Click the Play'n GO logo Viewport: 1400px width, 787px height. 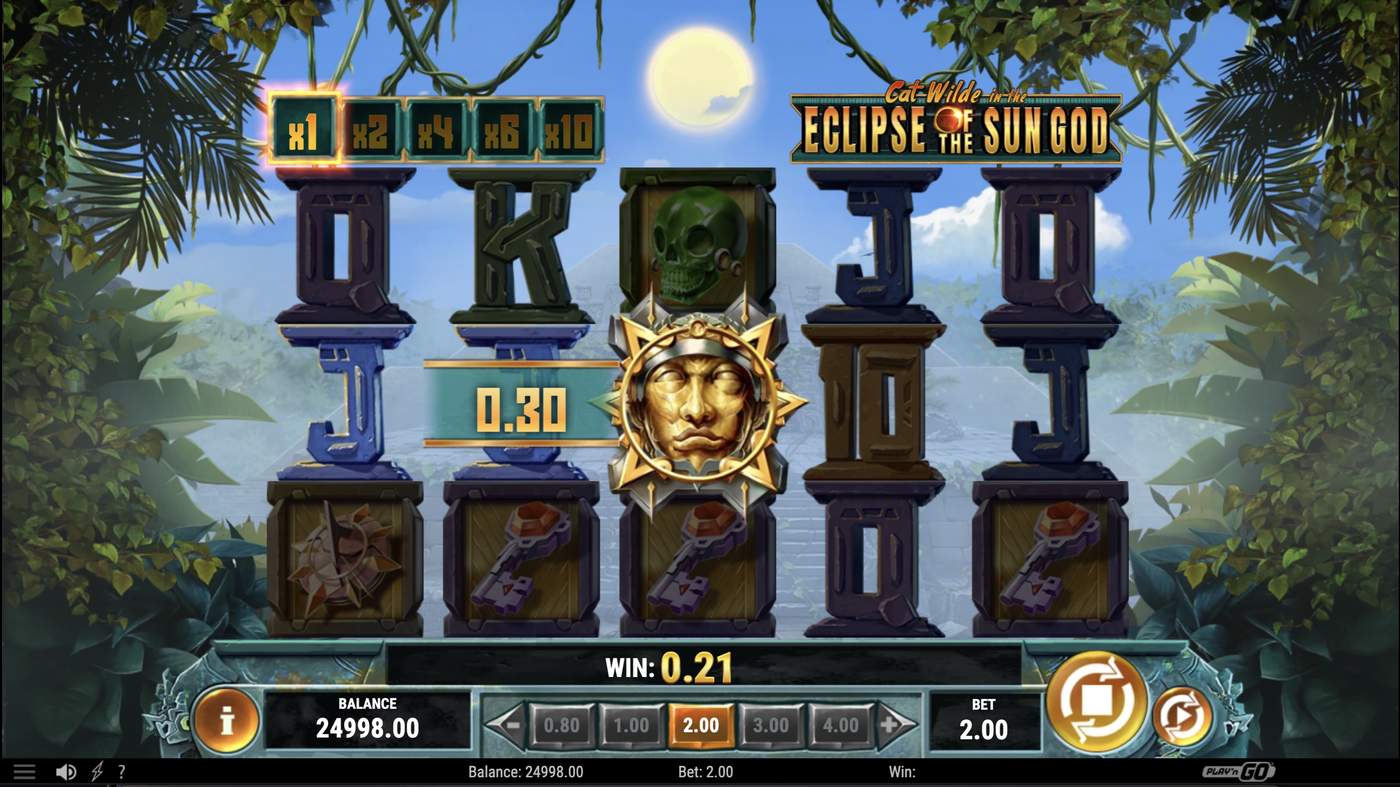click(1236, 770)
